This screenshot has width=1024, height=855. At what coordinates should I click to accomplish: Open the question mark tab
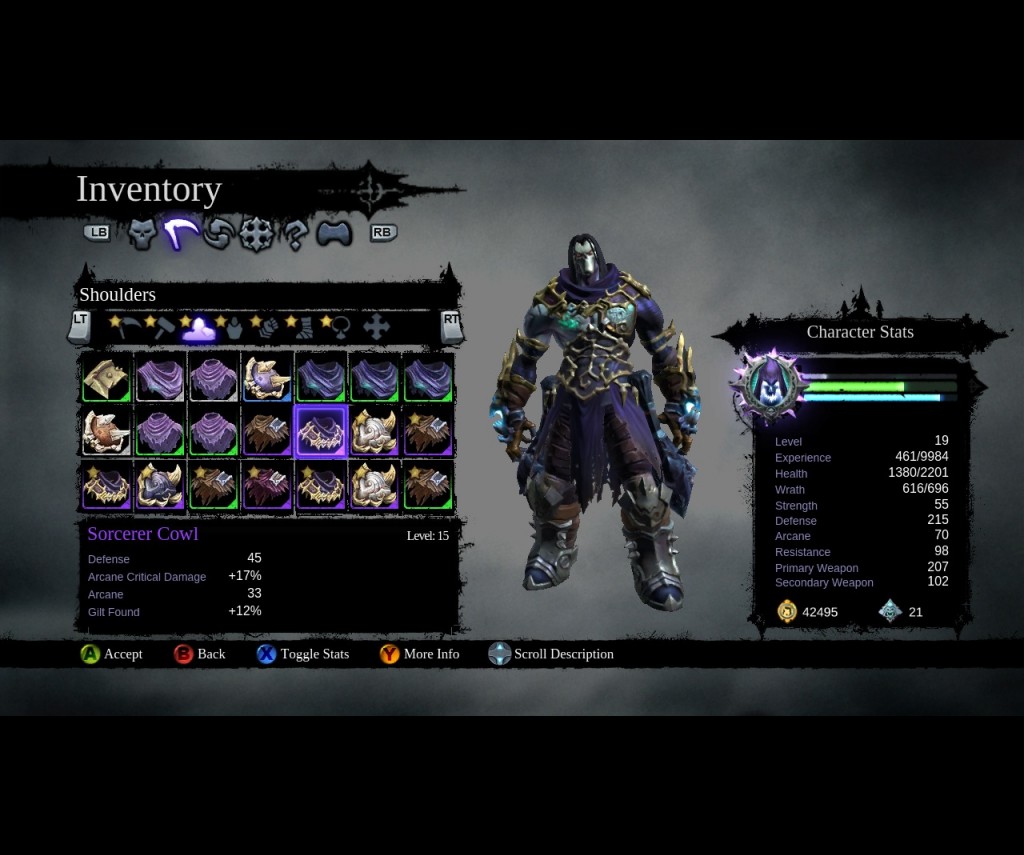(x=294, y=234)
